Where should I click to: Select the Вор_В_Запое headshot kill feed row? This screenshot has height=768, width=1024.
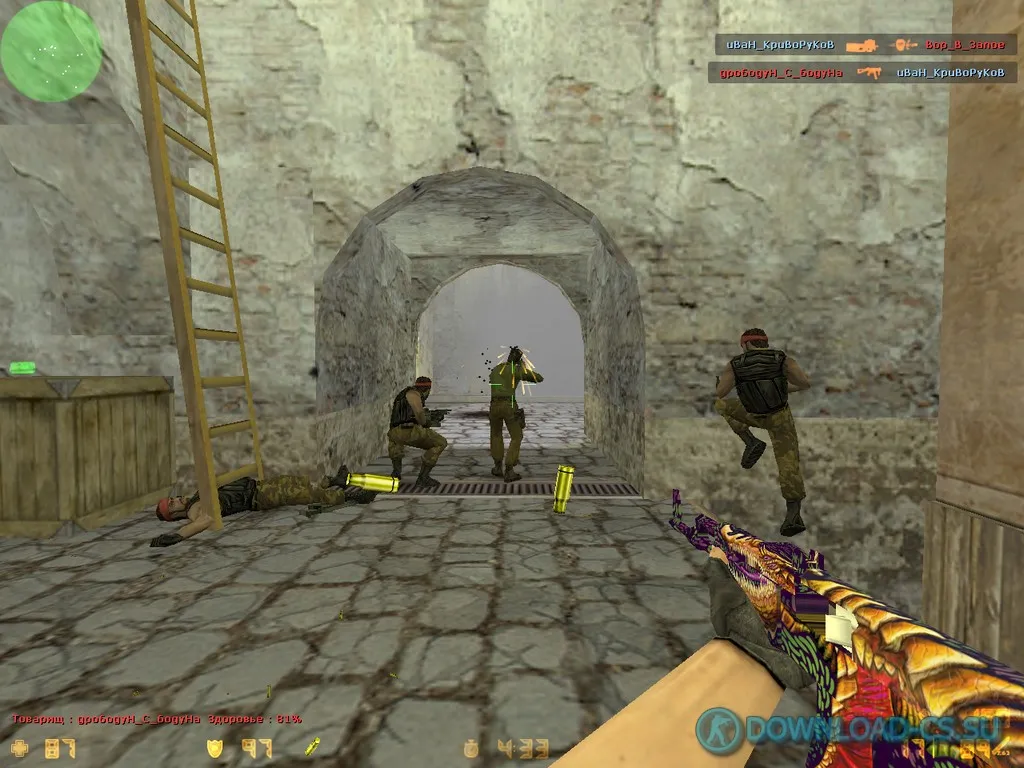(x=865, y=45)
